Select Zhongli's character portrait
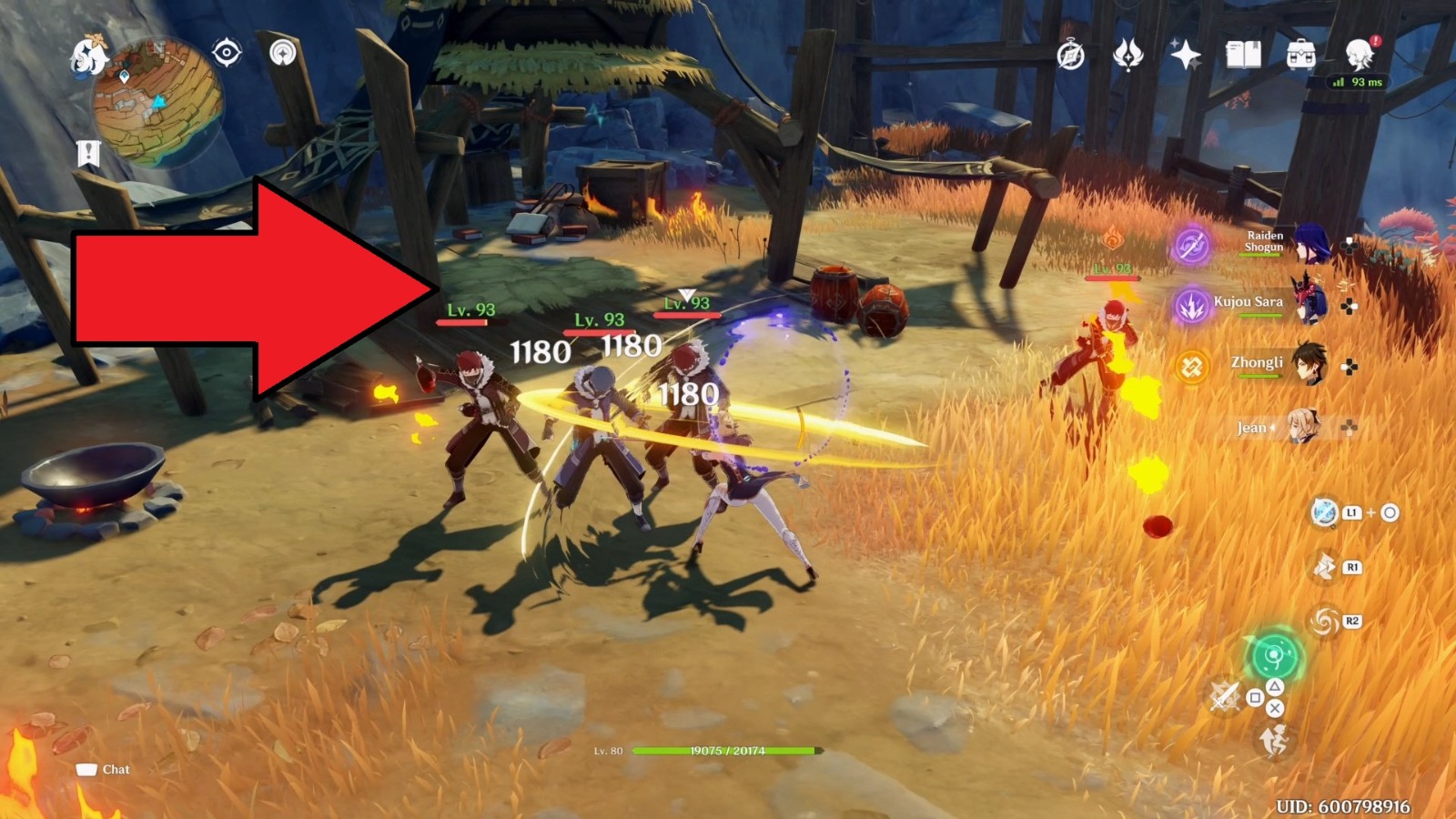Screen dimensions: 1456x819 (1309, 362)
